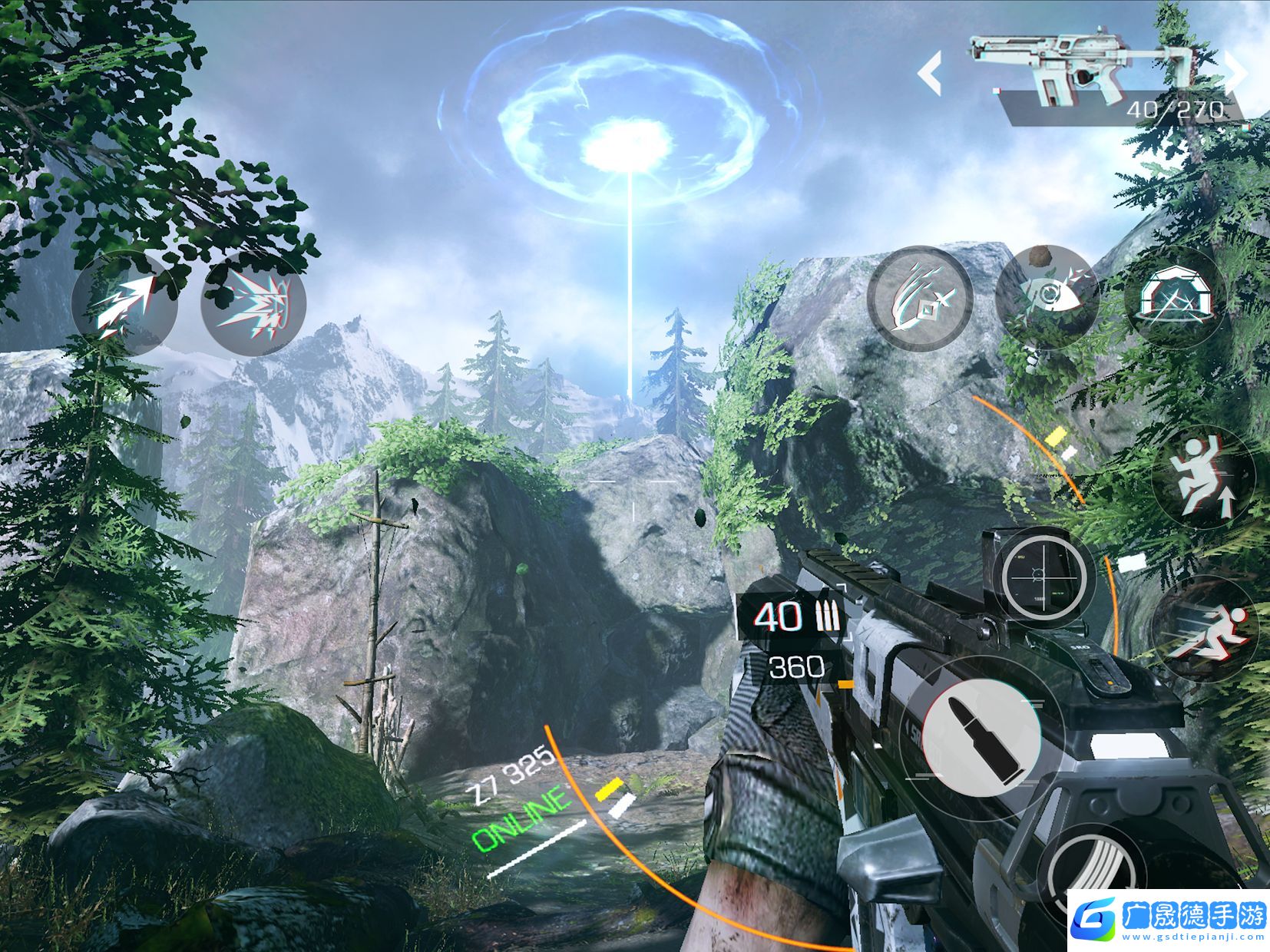Aim down sights with the scope button

tap(1043, 574)
